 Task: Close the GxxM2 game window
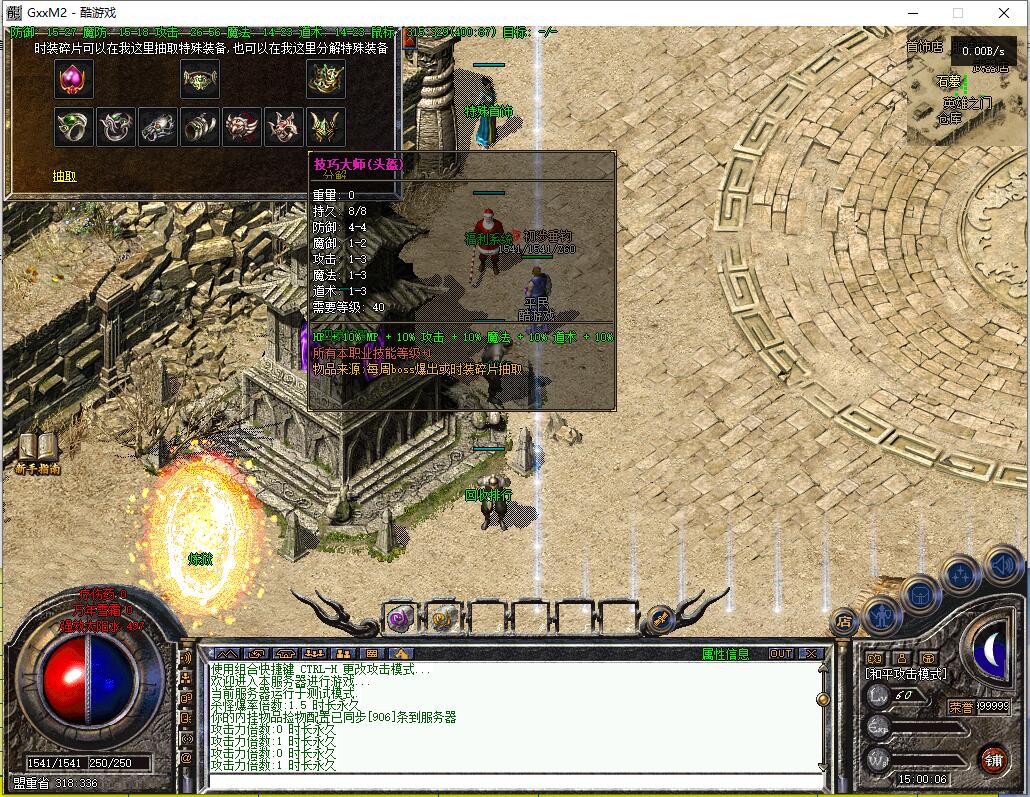click(x=1005, y=13)
